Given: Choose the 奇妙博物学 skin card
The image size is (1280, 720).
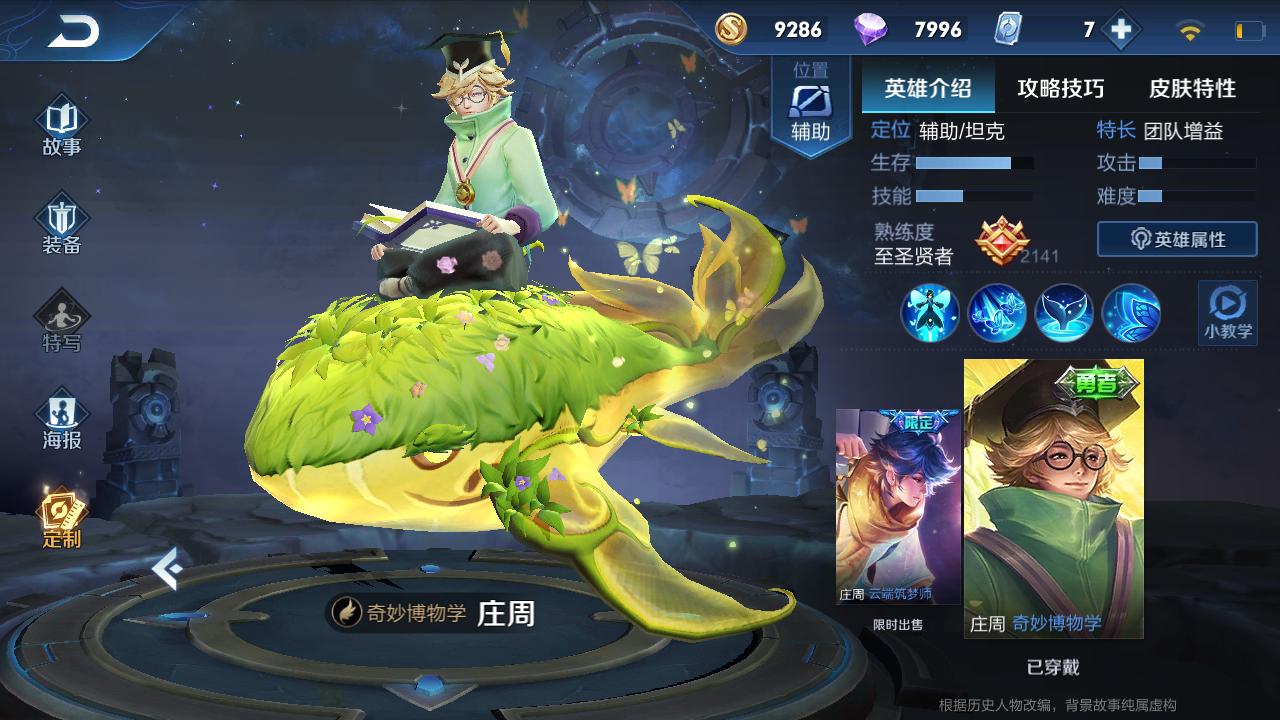Looking at the screenshot, I should click(x=1053, y=498).
